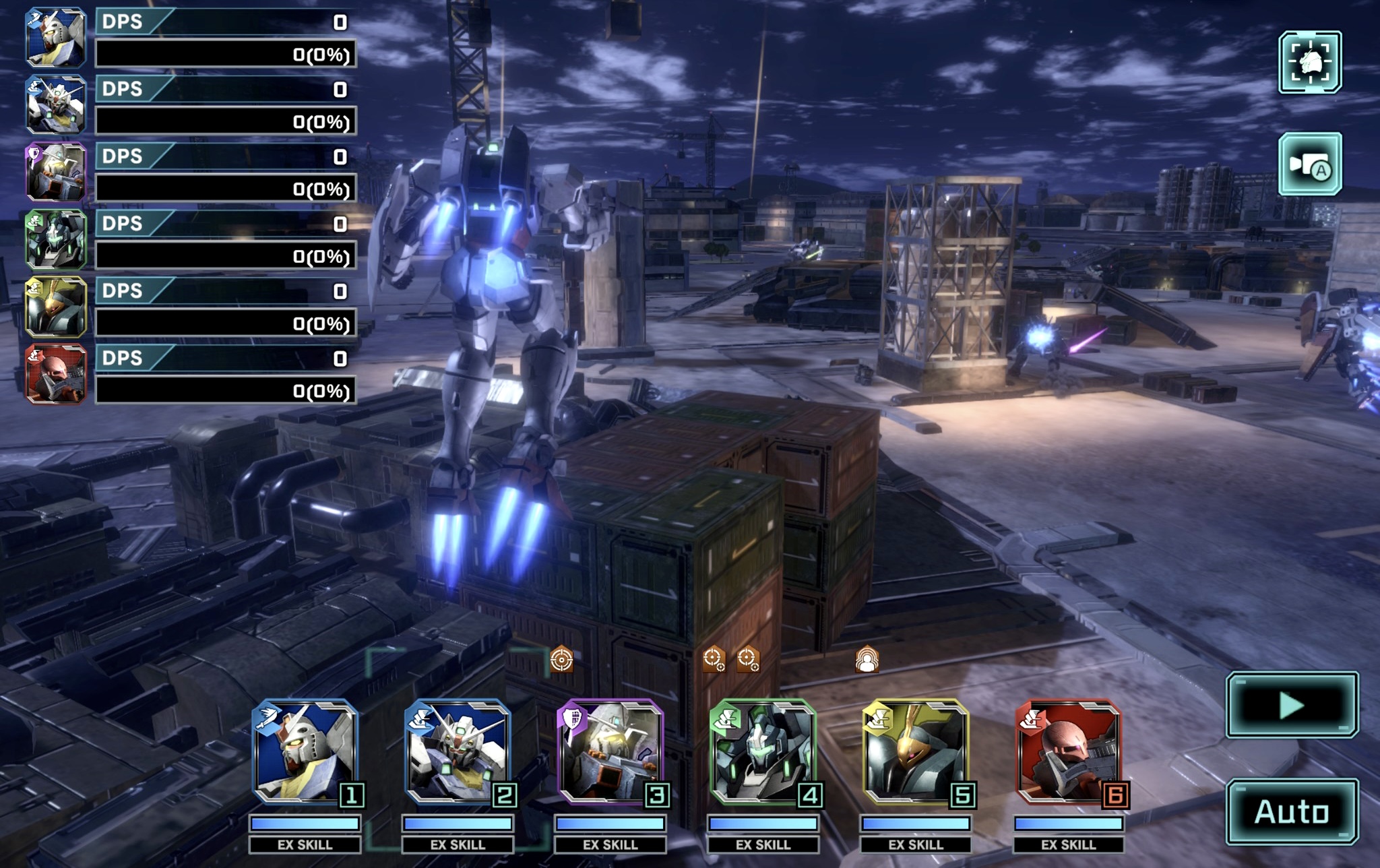The width and height of the screenshot is (1380, 868).
Task: Select unit card number 1
Action: 307,752
